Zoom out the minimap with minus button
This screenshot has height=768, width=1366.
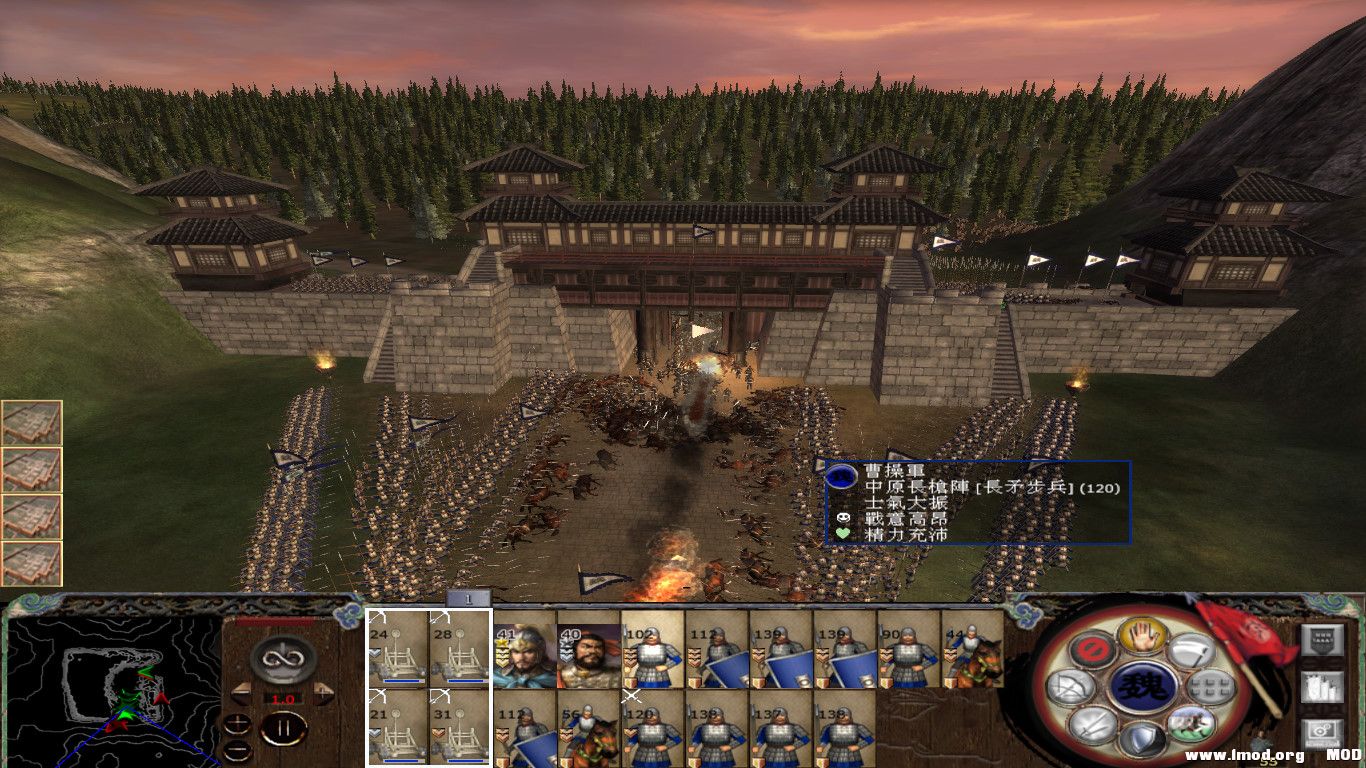(237, 750)
